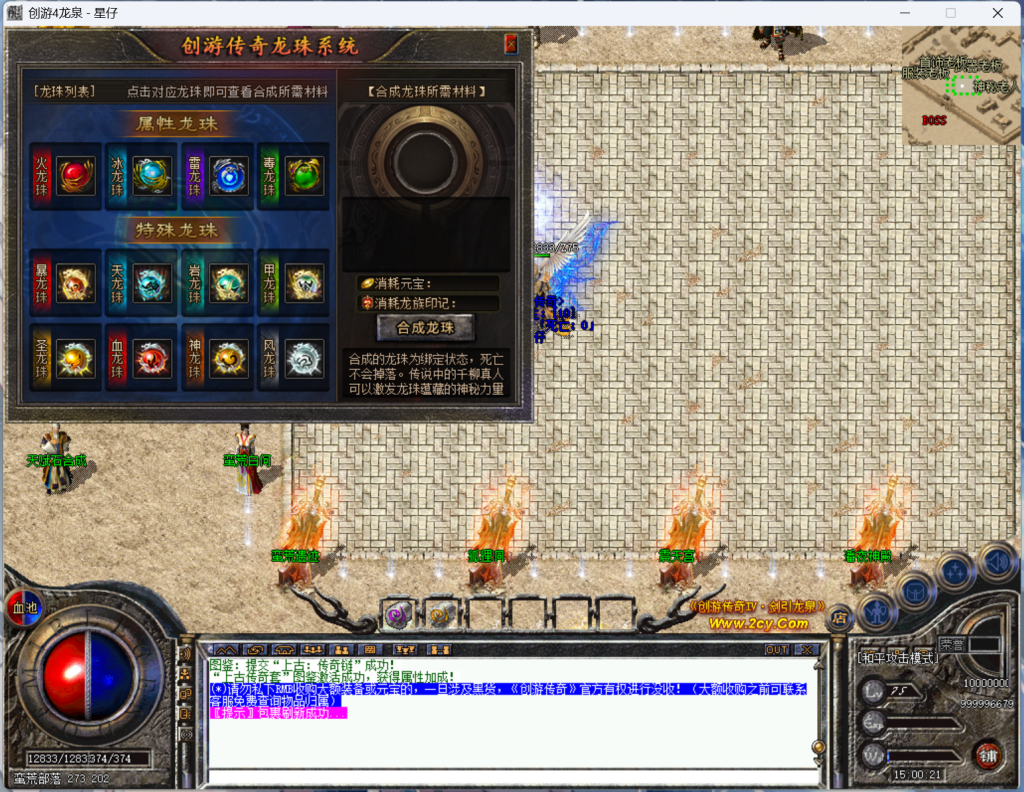Viewport: 1024px width, 792px height.
Task: Pick the 甲龙珠 armor dragon orb
Action: (302, 284)
